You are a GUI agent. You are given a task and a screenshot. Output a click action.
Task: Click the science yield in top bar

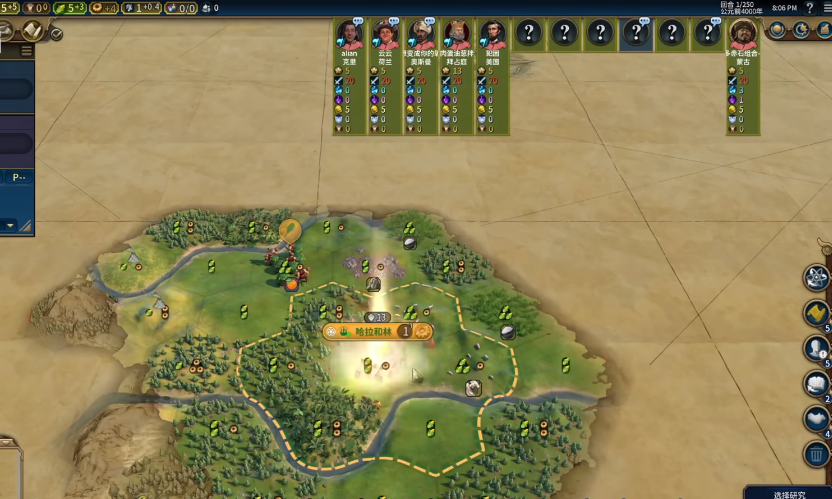click(8, 8)
